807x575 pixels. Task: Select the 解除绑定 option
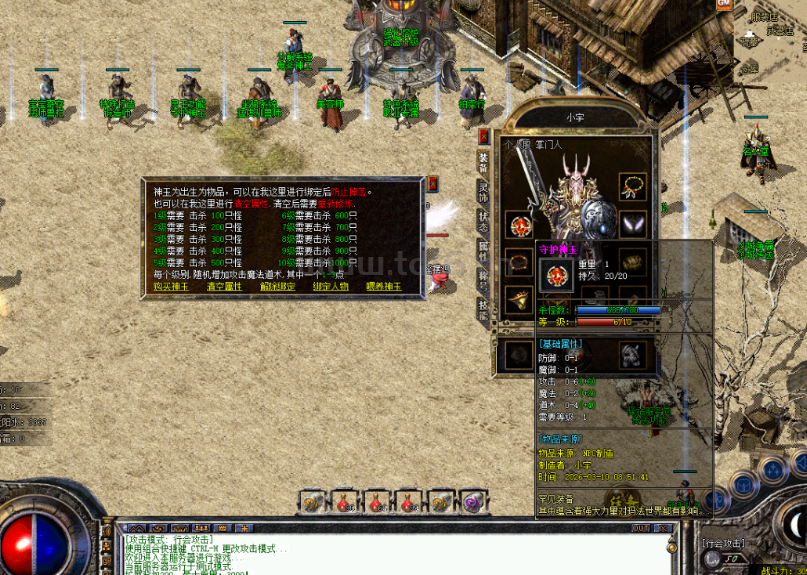coord(278,286)
